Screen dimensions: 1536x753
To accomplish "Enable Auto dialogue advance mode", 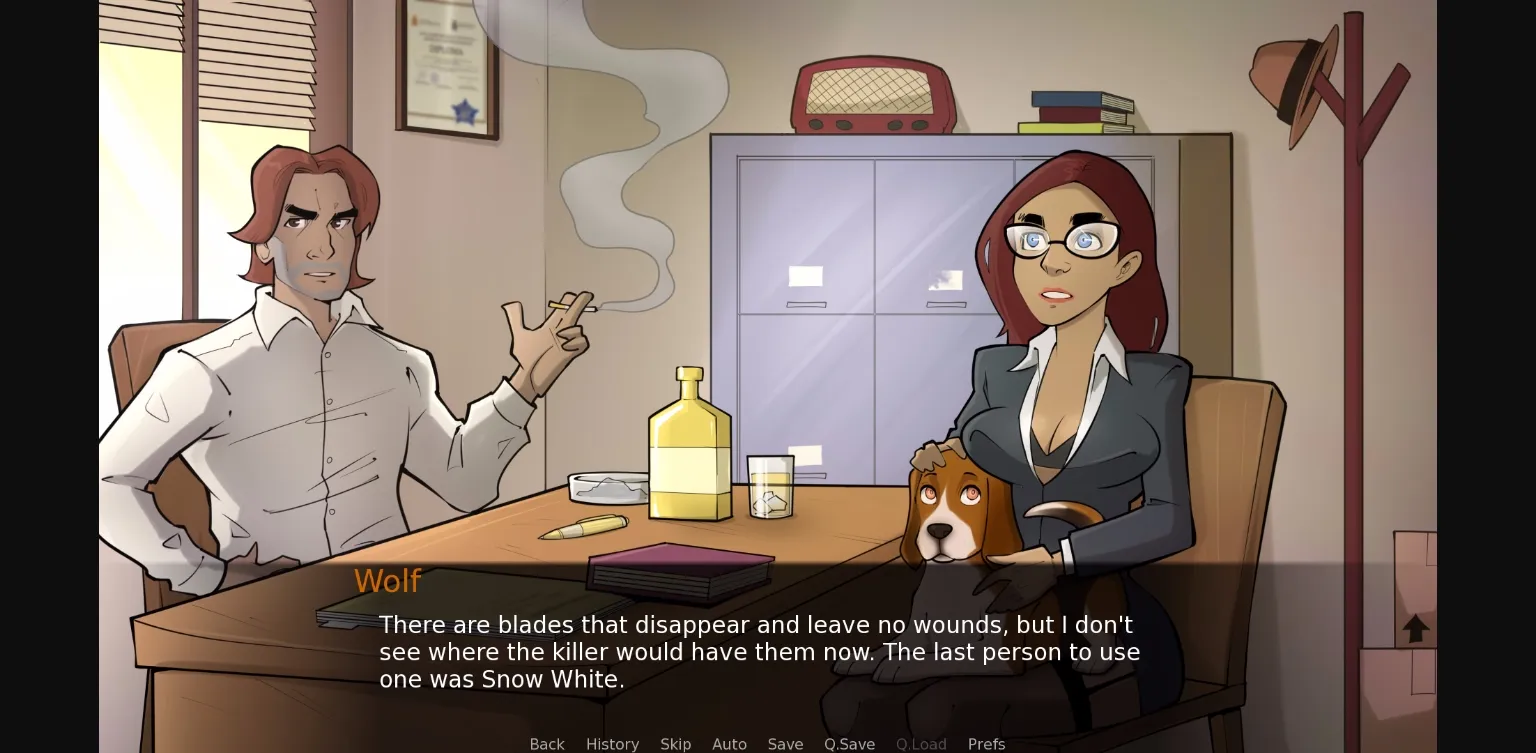I will pyautogui.click(x=729, y=744).
